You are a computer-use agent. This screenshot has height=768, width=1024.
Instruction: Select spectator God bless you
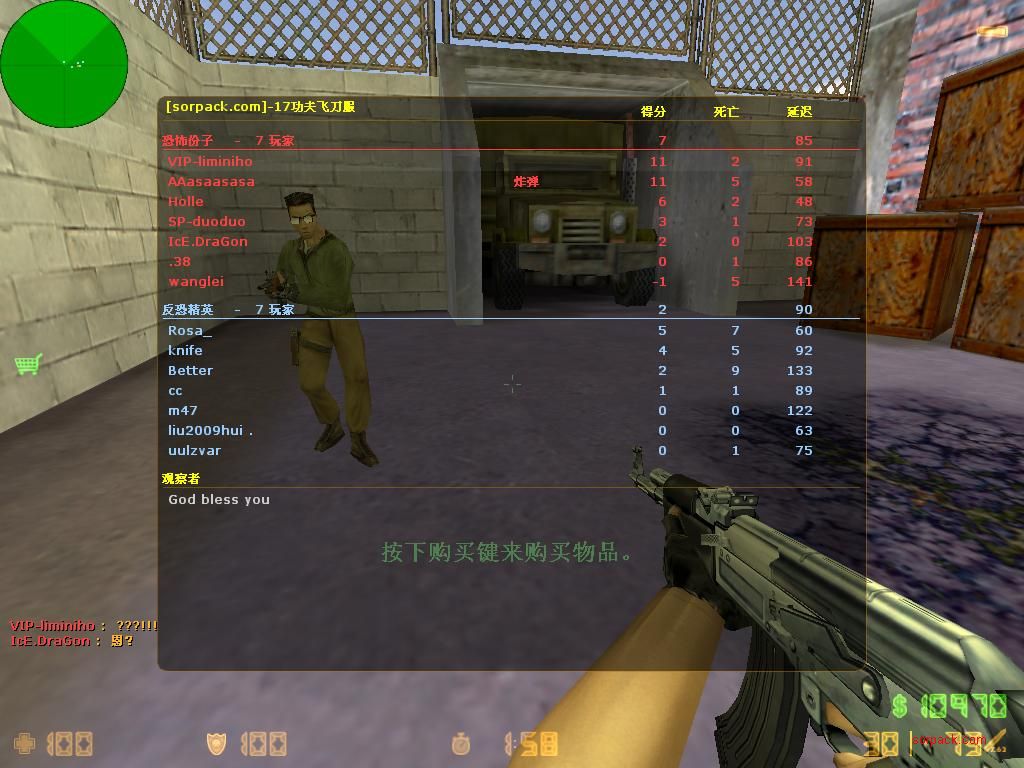click(219, 499)
